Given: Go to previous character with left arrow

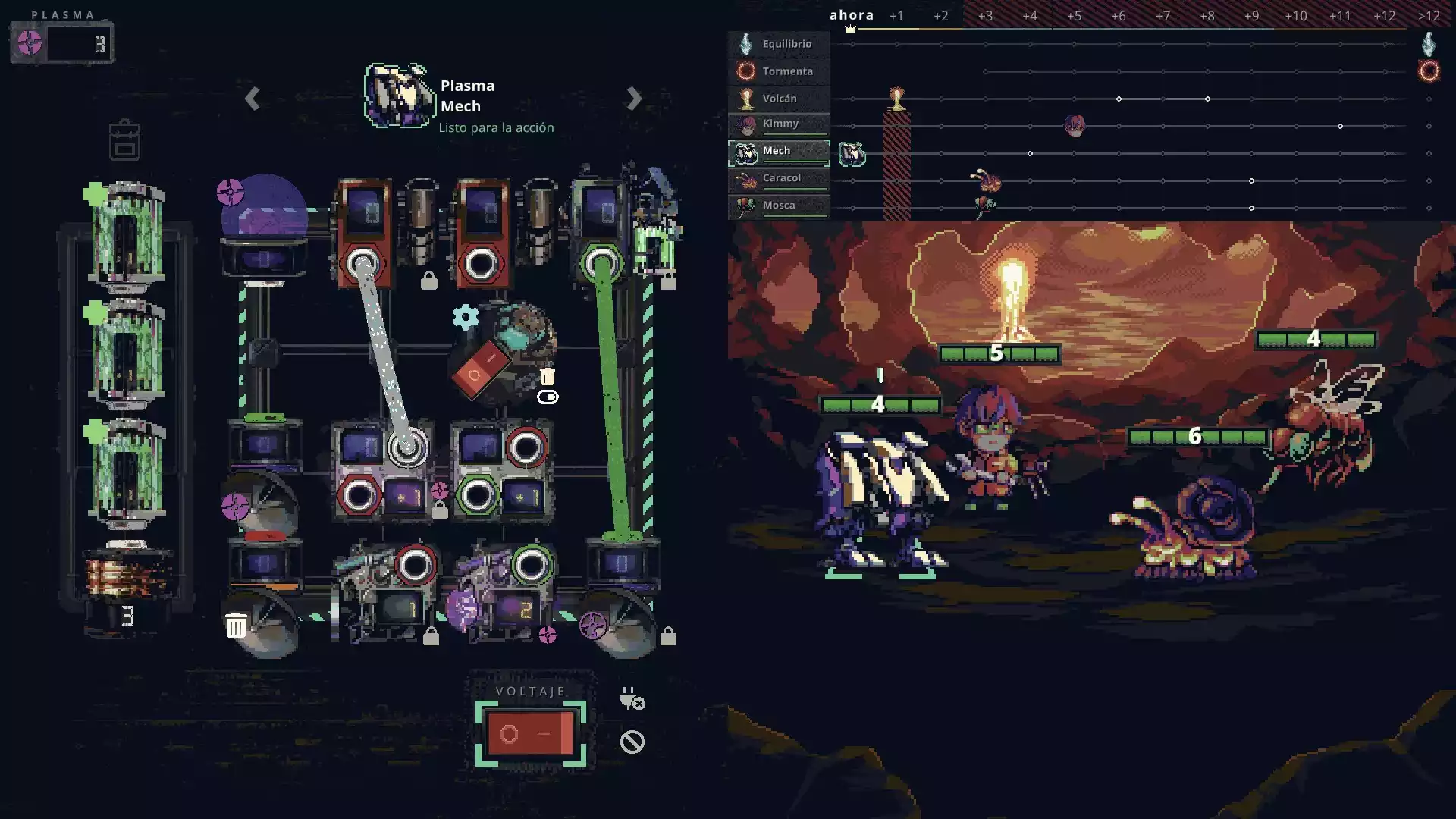Looking at the screenshot, I should [253, 99].
